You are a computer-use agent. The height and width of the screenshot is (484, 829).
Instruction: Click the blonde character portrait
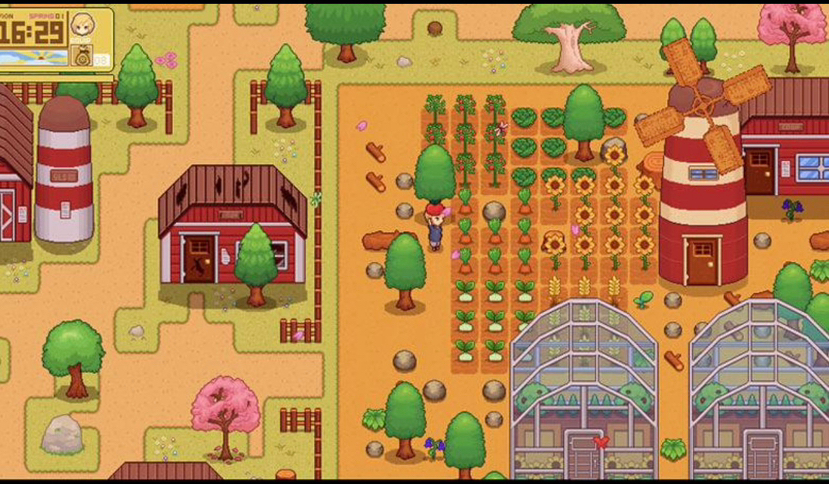tap(83, 23)
